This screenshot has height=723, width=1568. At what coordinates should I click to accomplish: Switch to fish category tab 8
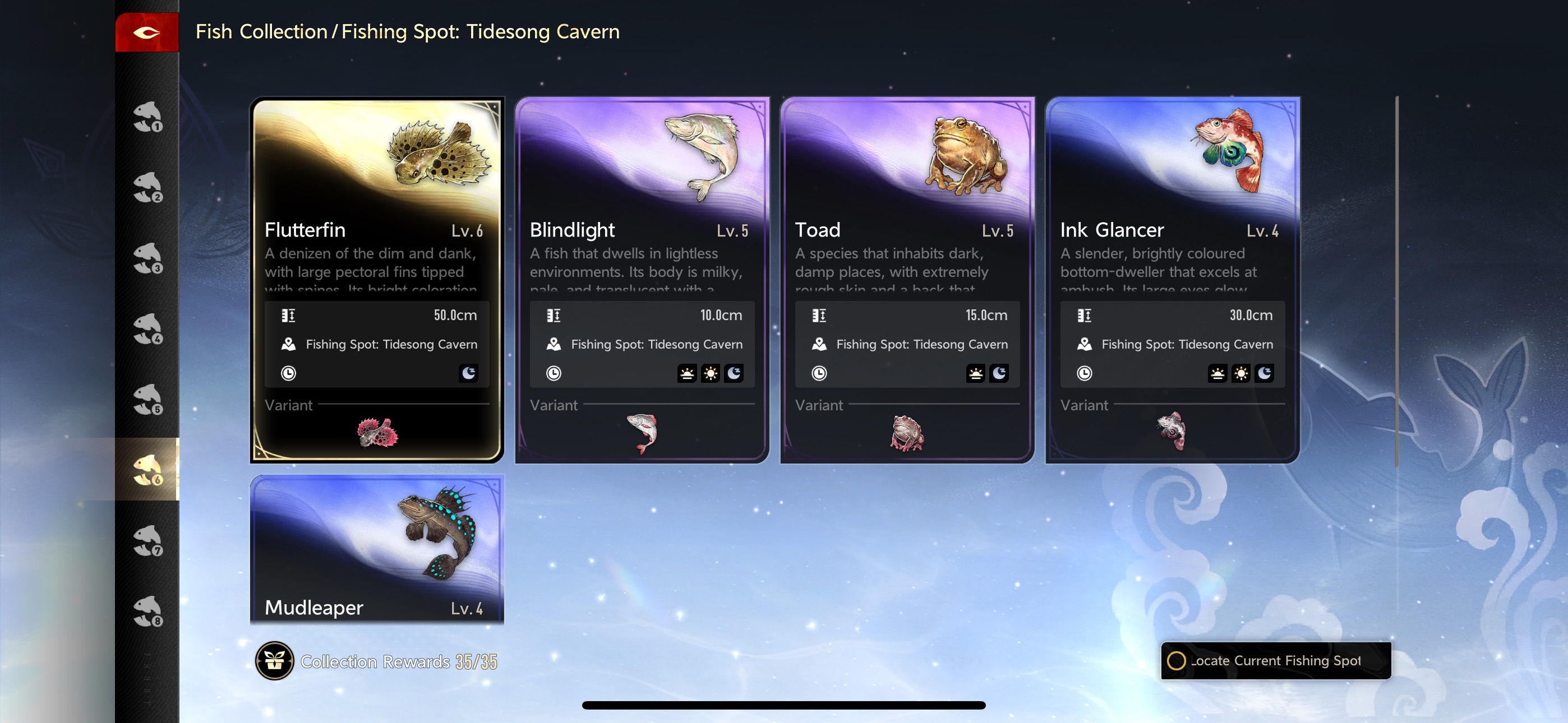pos(147,611)
